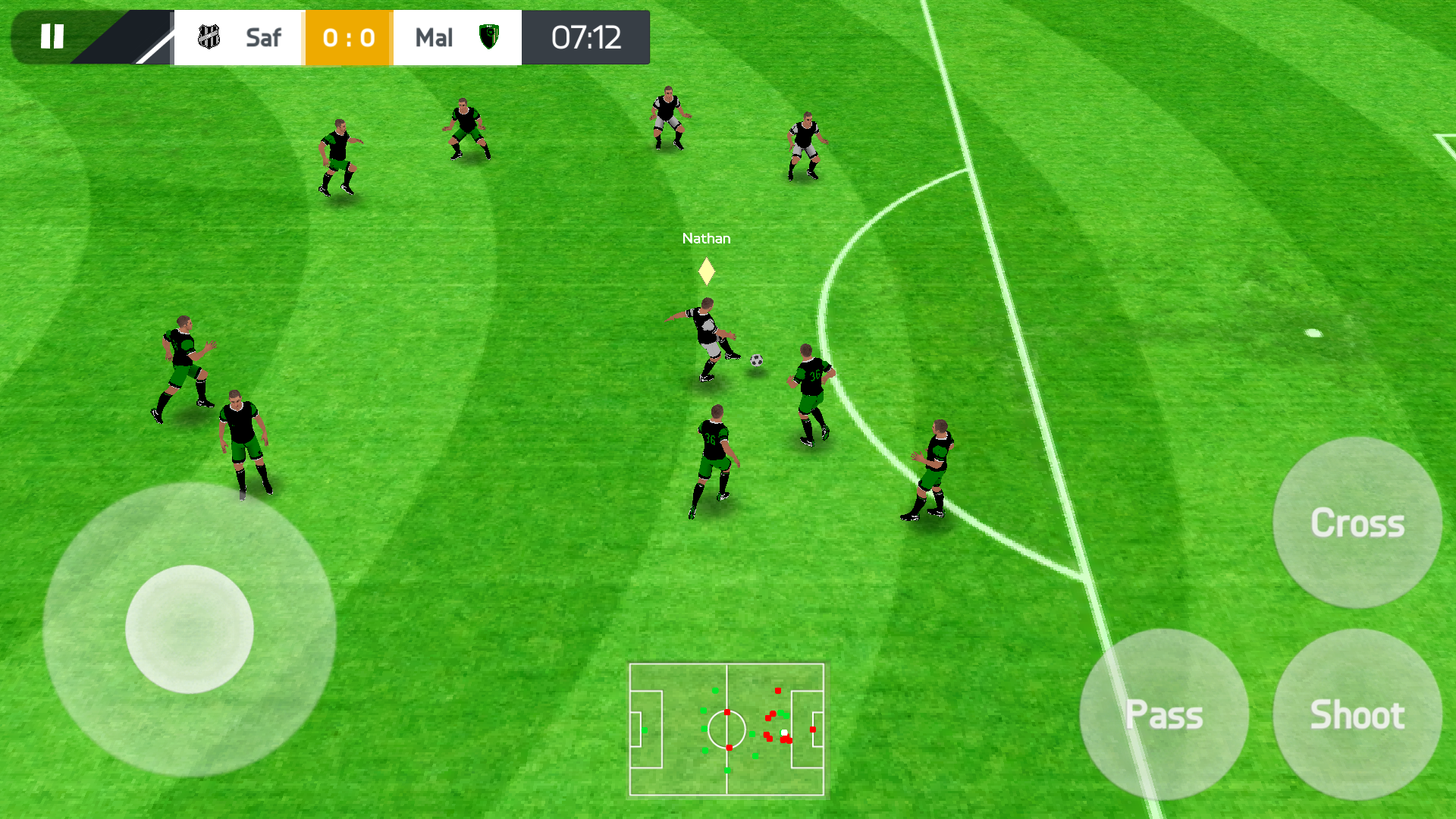1456x819 pixels.
Task: Tap a red opponent dot on the minimap
Action: pos(778,691)
